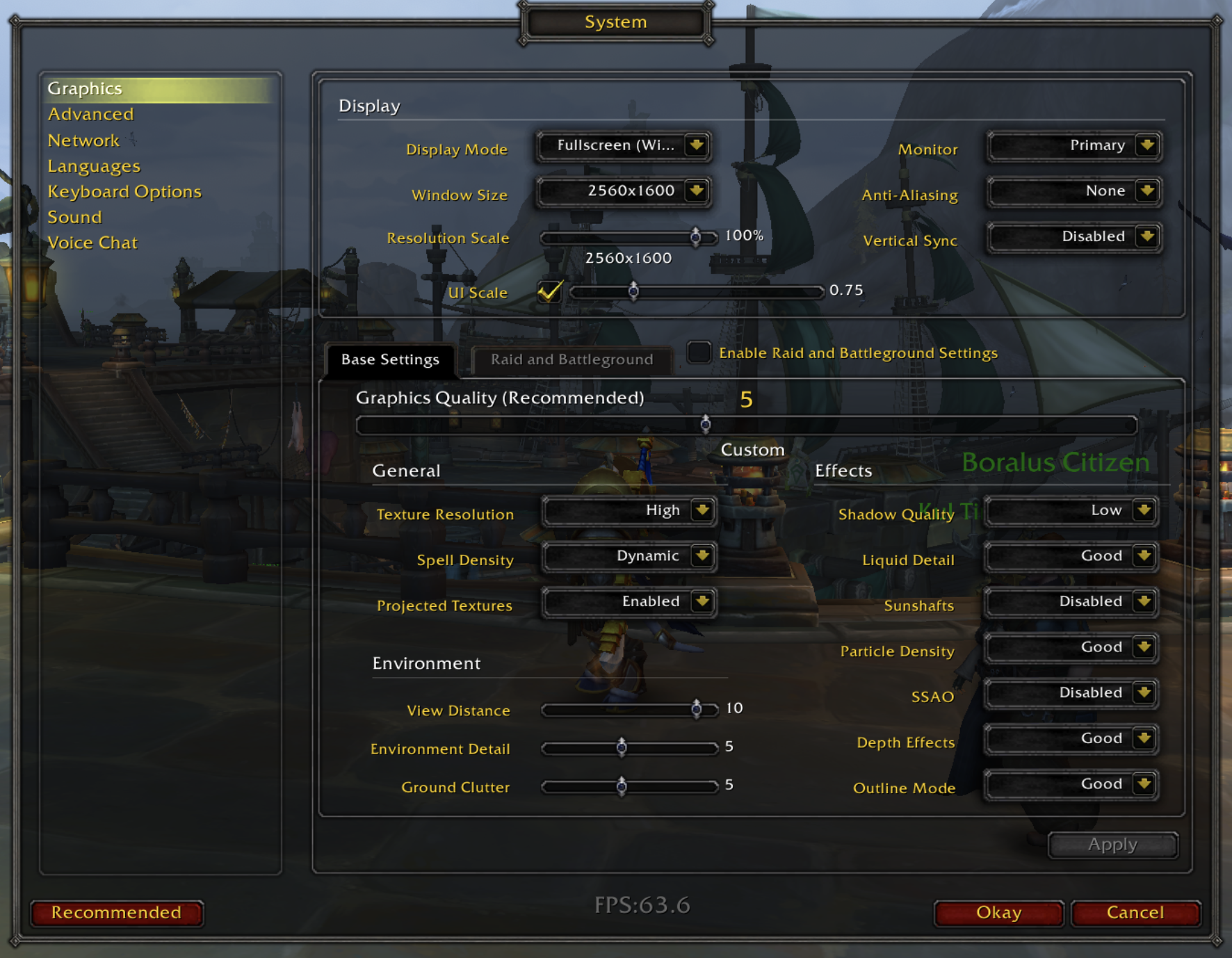Enable Raid and Battleground Settings checkbox
1232x958 pixels.
tap(699, 352)
